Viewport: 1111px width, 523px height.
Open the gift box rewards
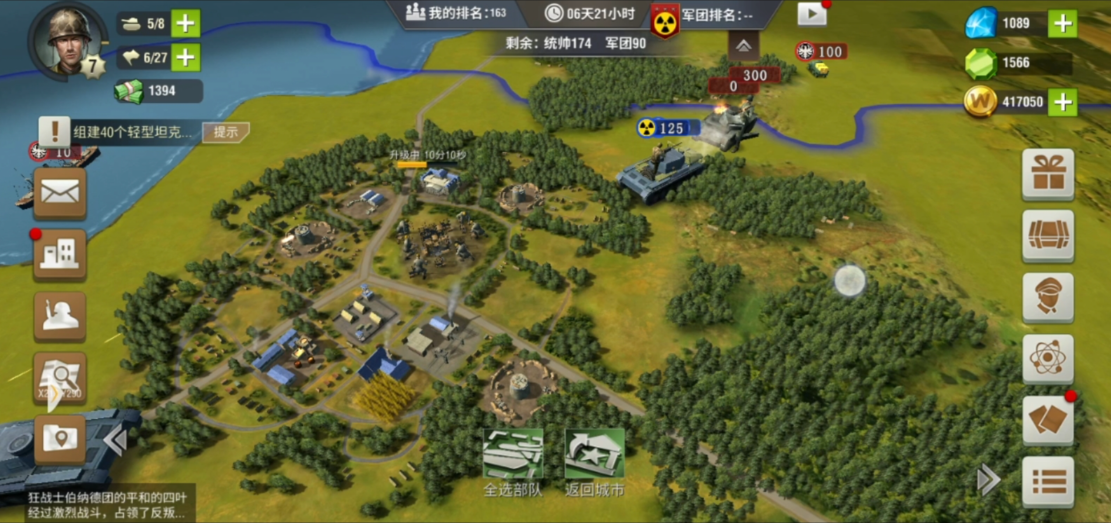[x=1048, y=175]
